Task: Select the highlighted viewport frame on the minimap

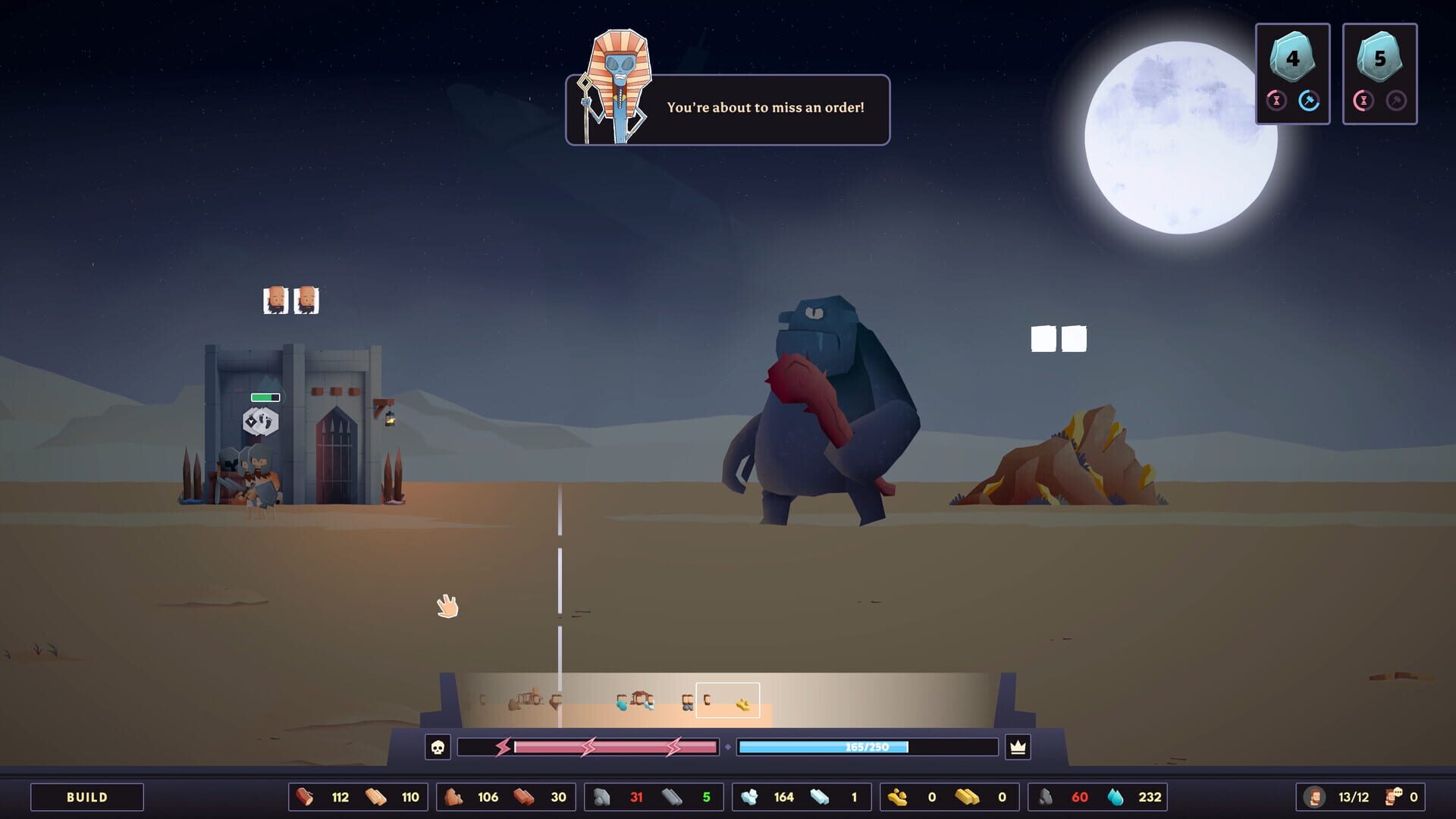Action: pos(726,700)
